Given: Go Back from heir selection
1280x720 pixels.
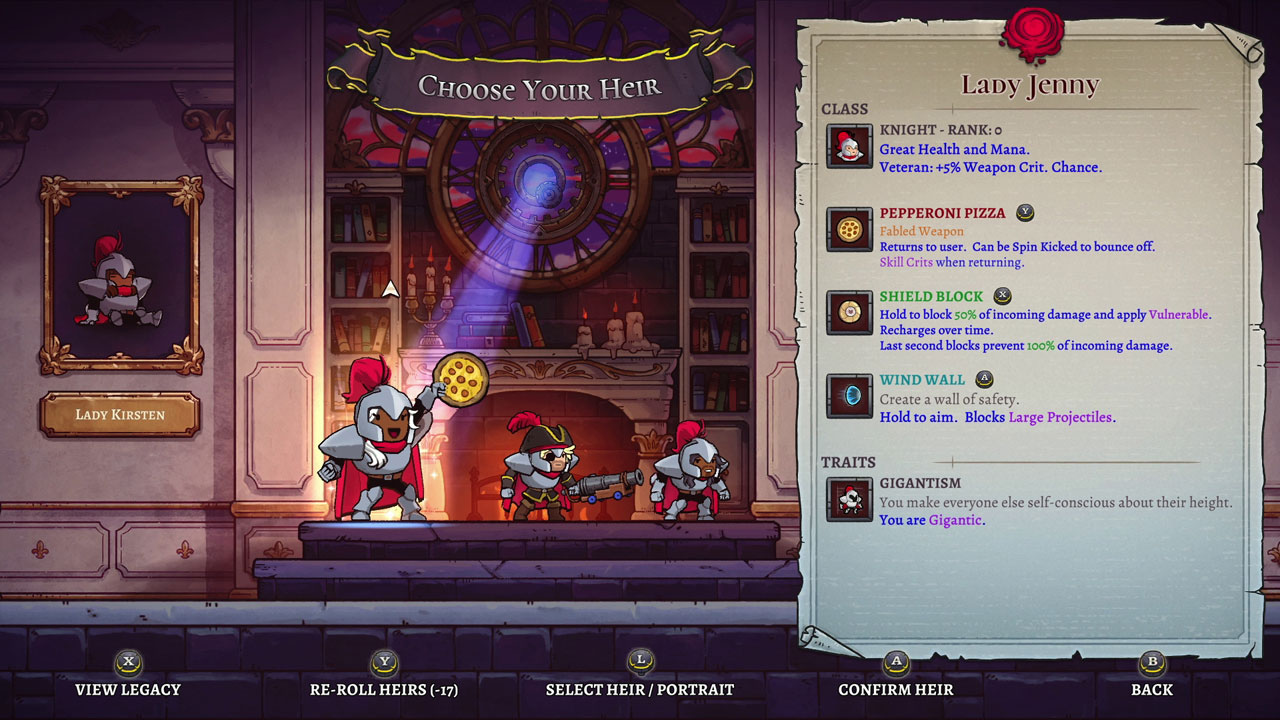Looking at the screenshot, I should pyautogui.click(x=1150, y=689).
